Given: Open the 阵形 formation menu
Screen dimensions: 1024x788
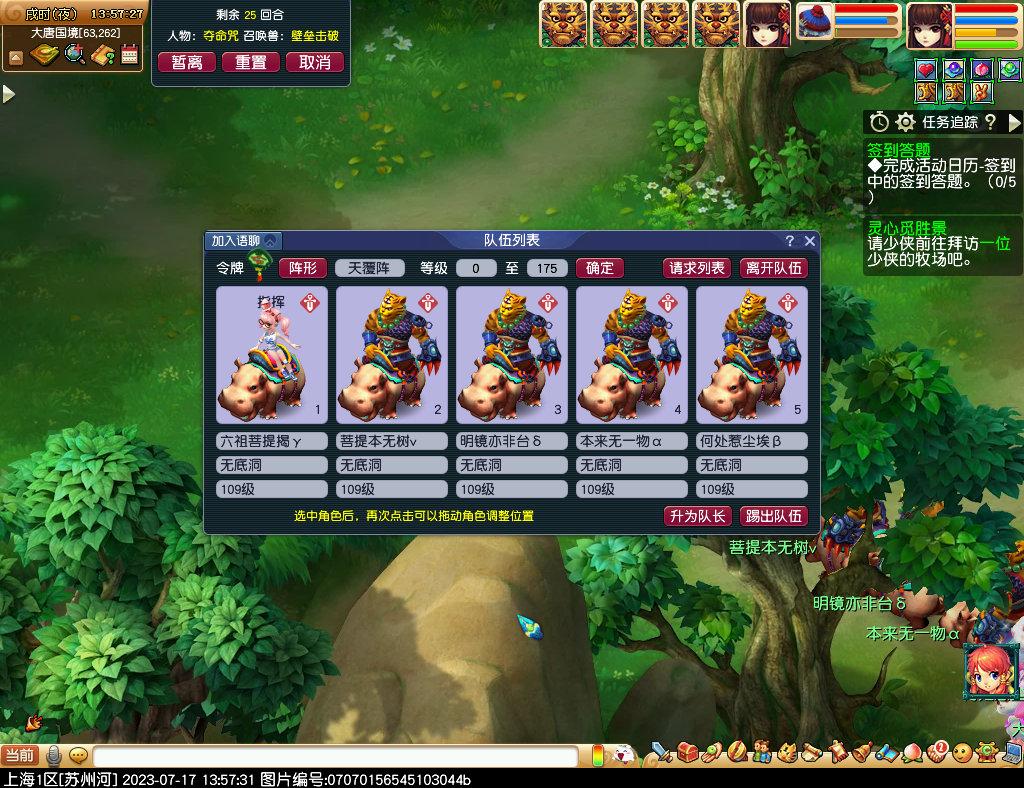Looking at the screenshot, I should pos(303,268).
